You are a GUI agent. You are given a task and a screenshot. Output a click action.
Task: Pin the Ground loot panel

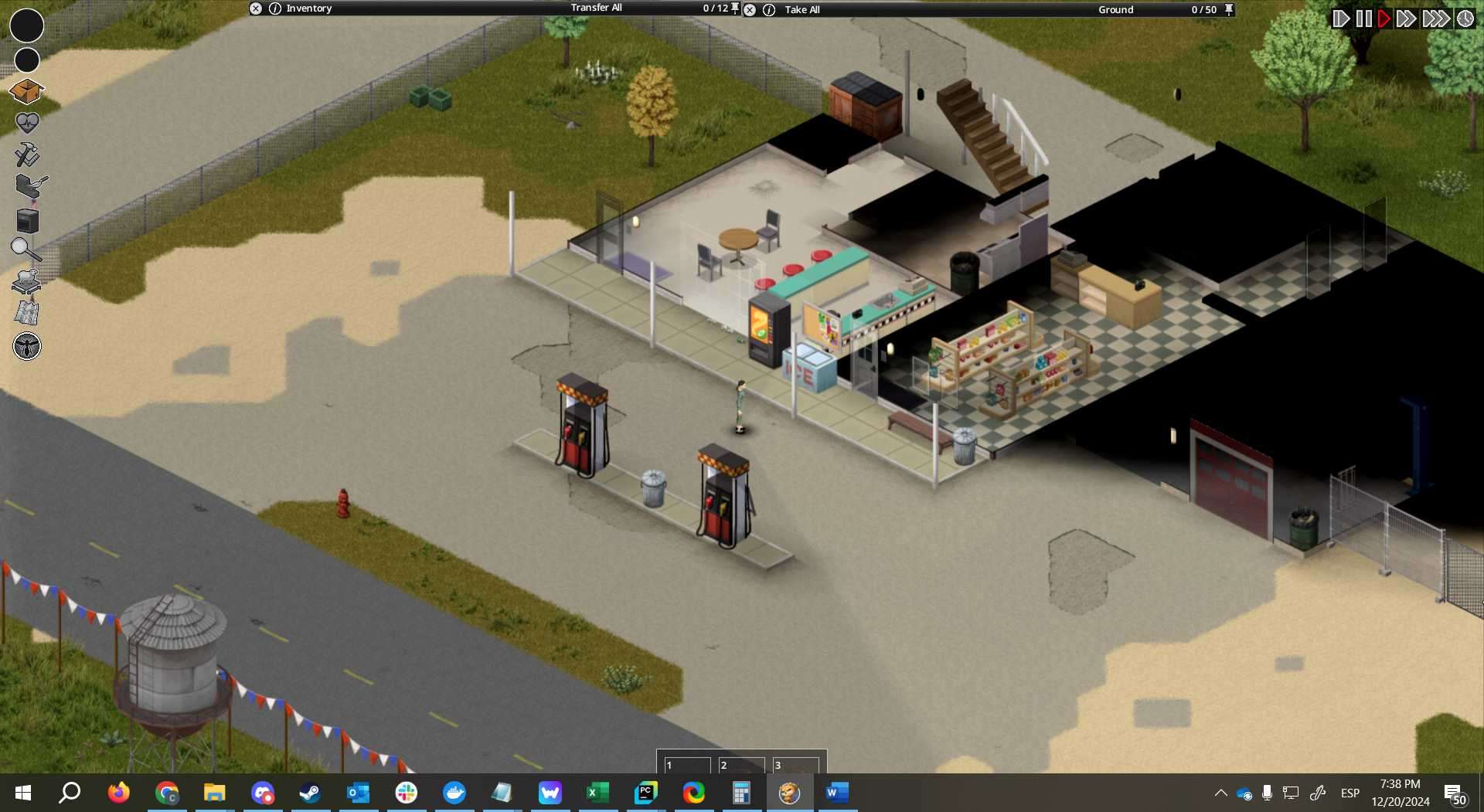point(1229,10)
